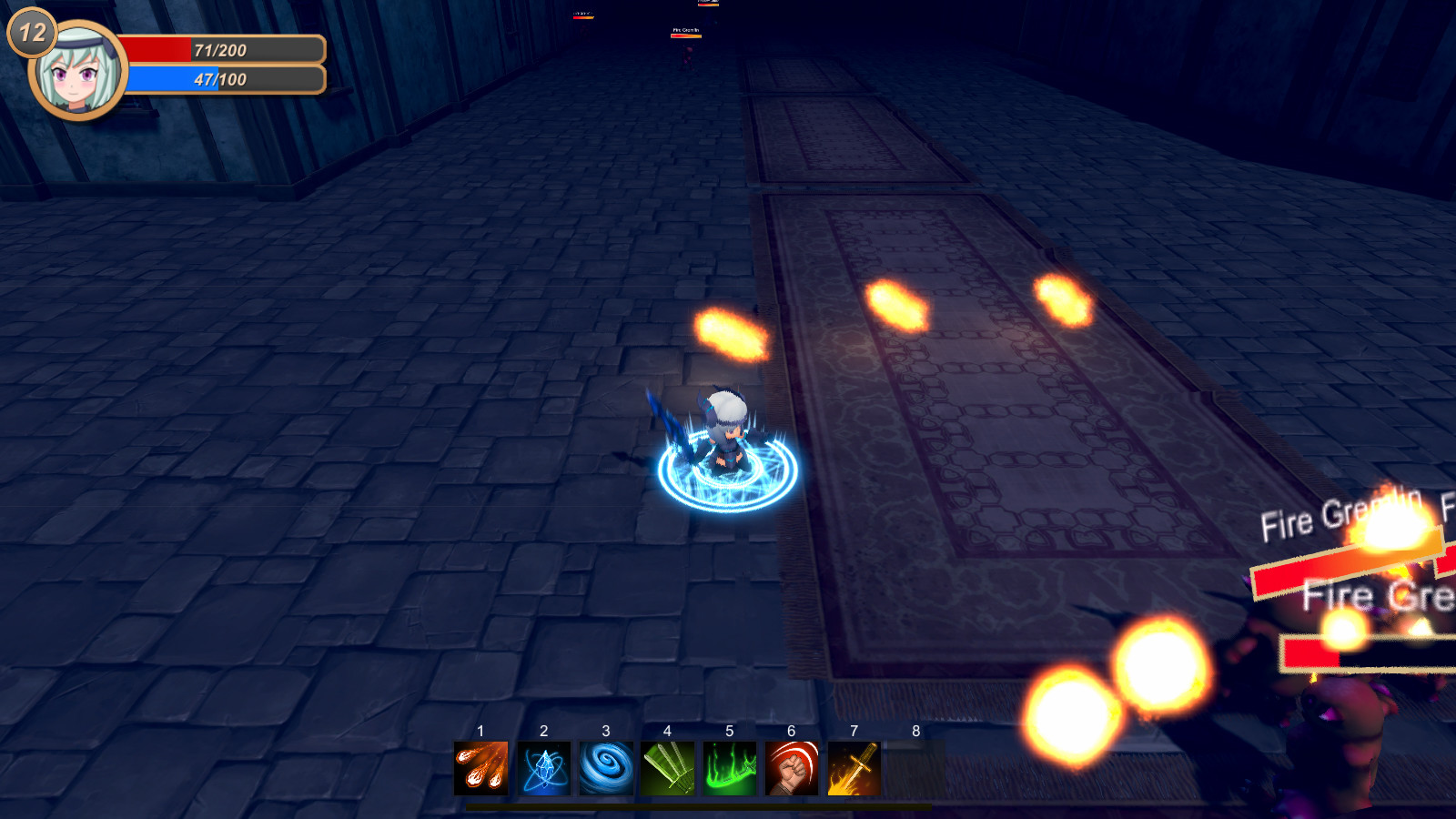Click the empty hotbar slot 8

tap(915, 769)
